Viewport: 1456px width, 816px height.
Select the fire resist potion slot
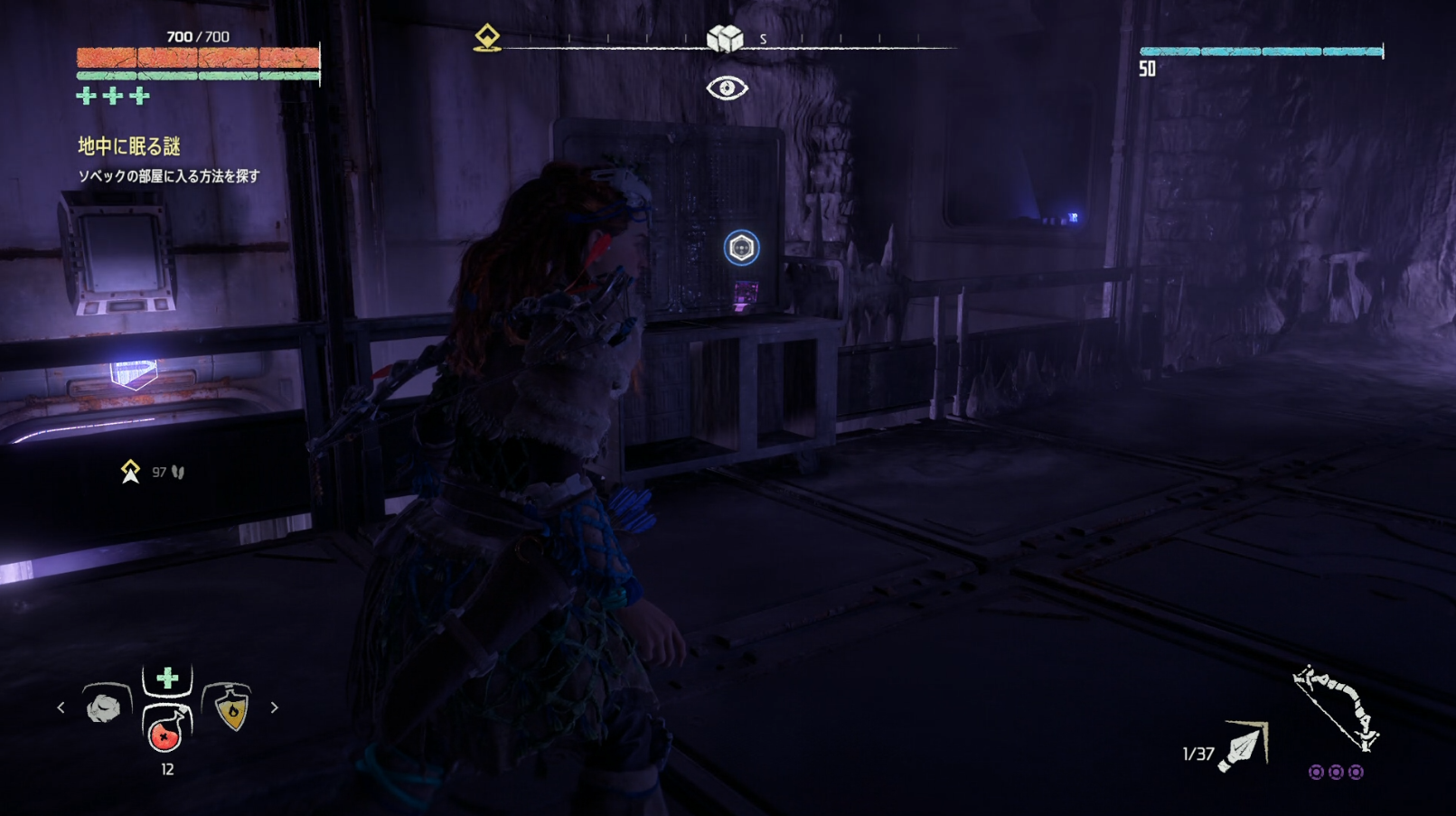pyautogui.click(x=231, y=708)
